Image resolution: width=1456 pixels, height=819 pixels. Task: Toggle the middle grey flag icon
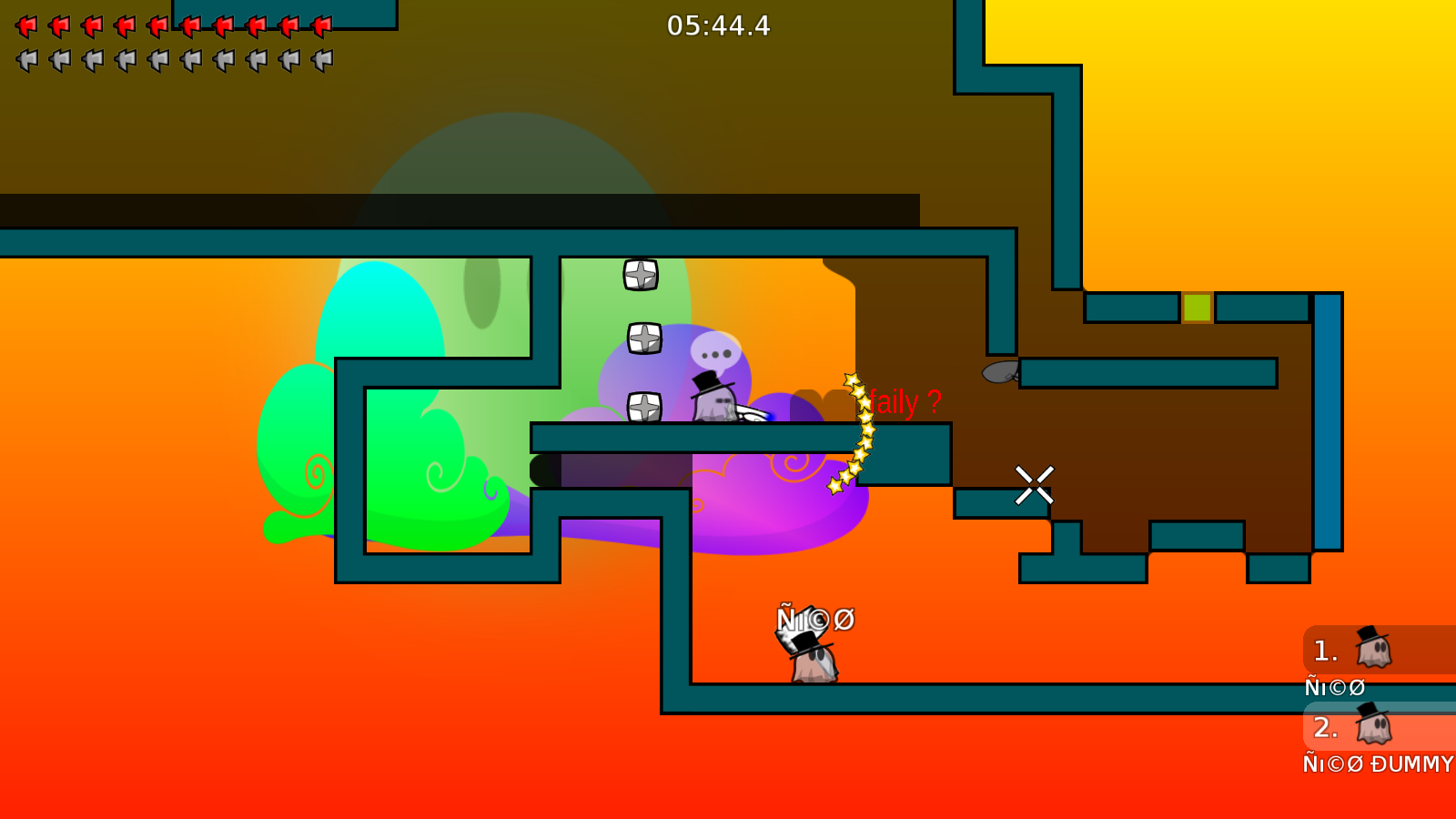pos(157,59)
